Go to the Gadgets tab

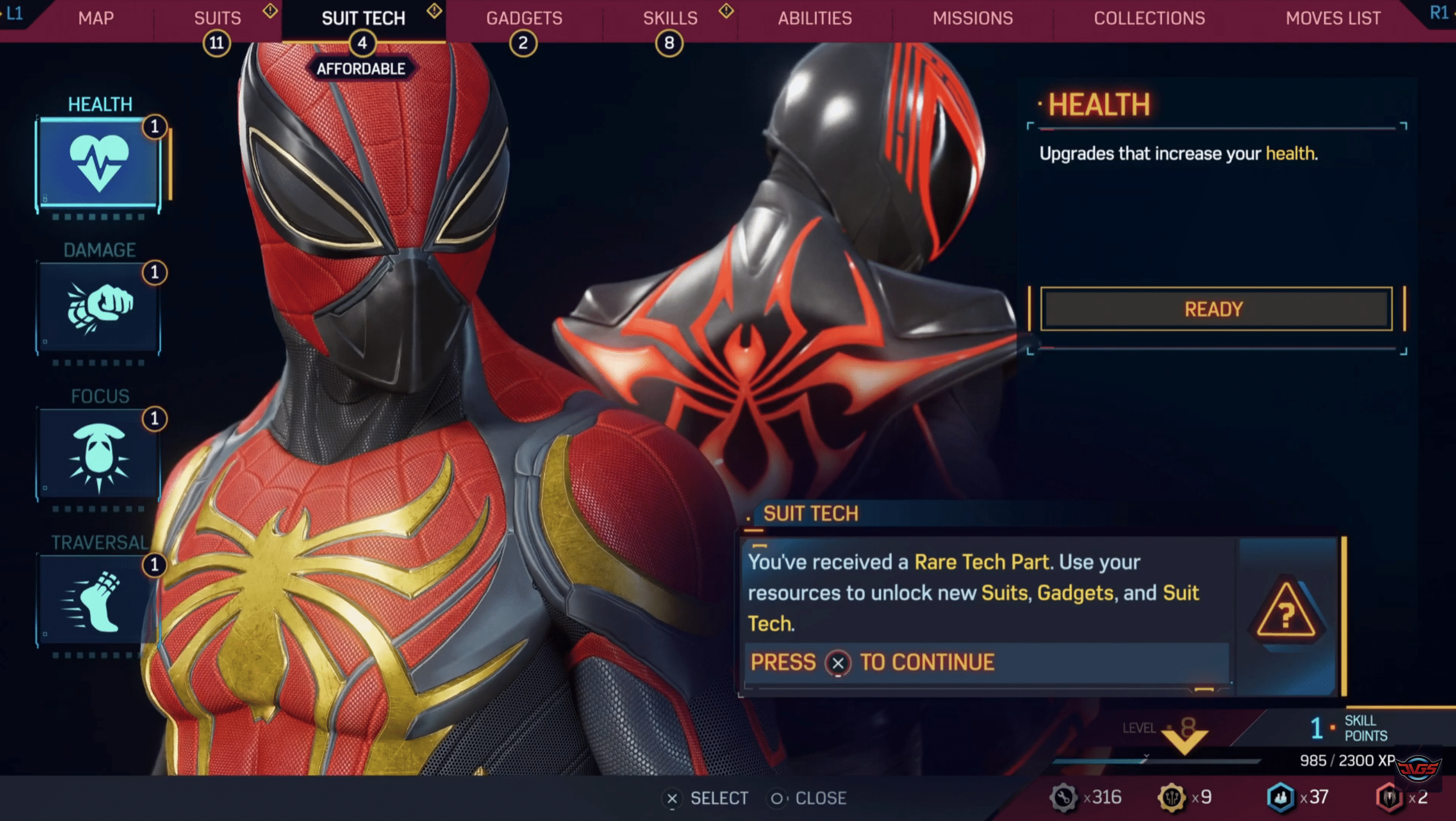524,18
